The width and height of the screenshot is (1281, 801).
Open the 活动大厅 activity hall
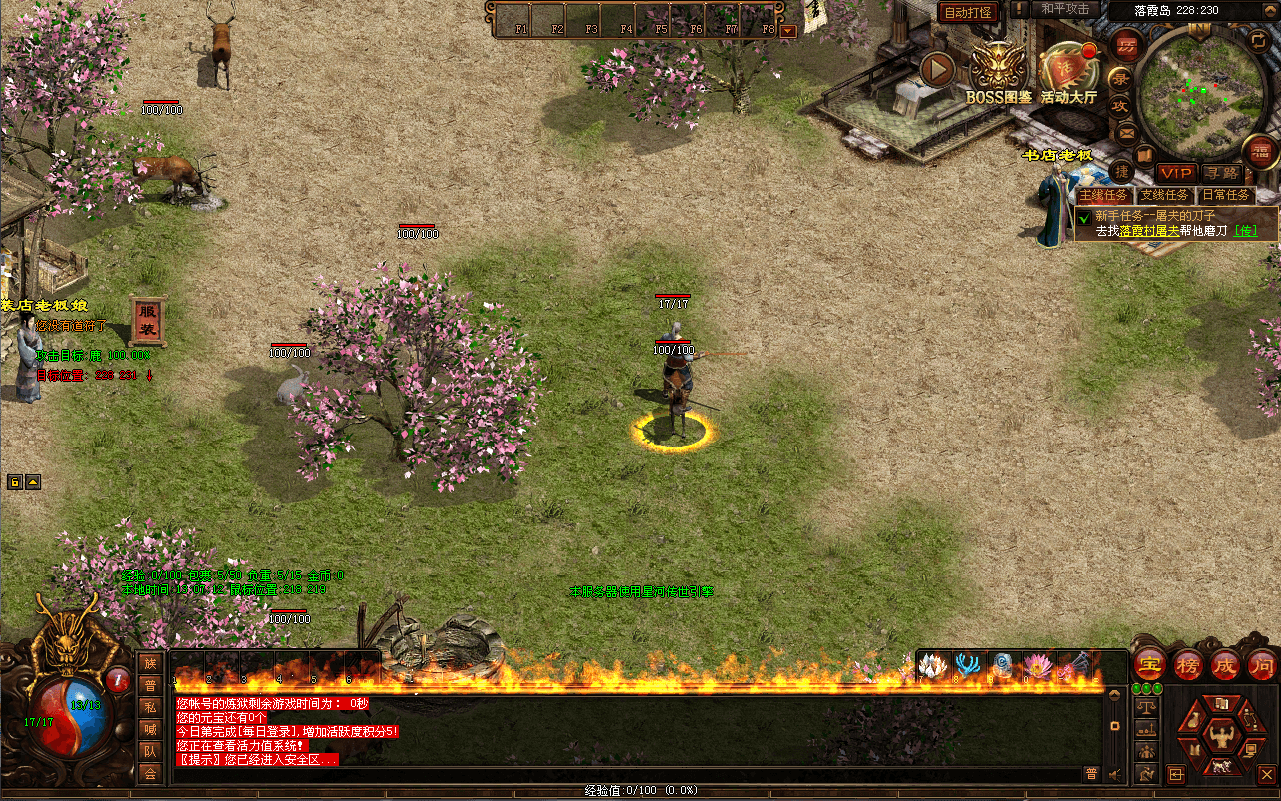(1068, 72)
